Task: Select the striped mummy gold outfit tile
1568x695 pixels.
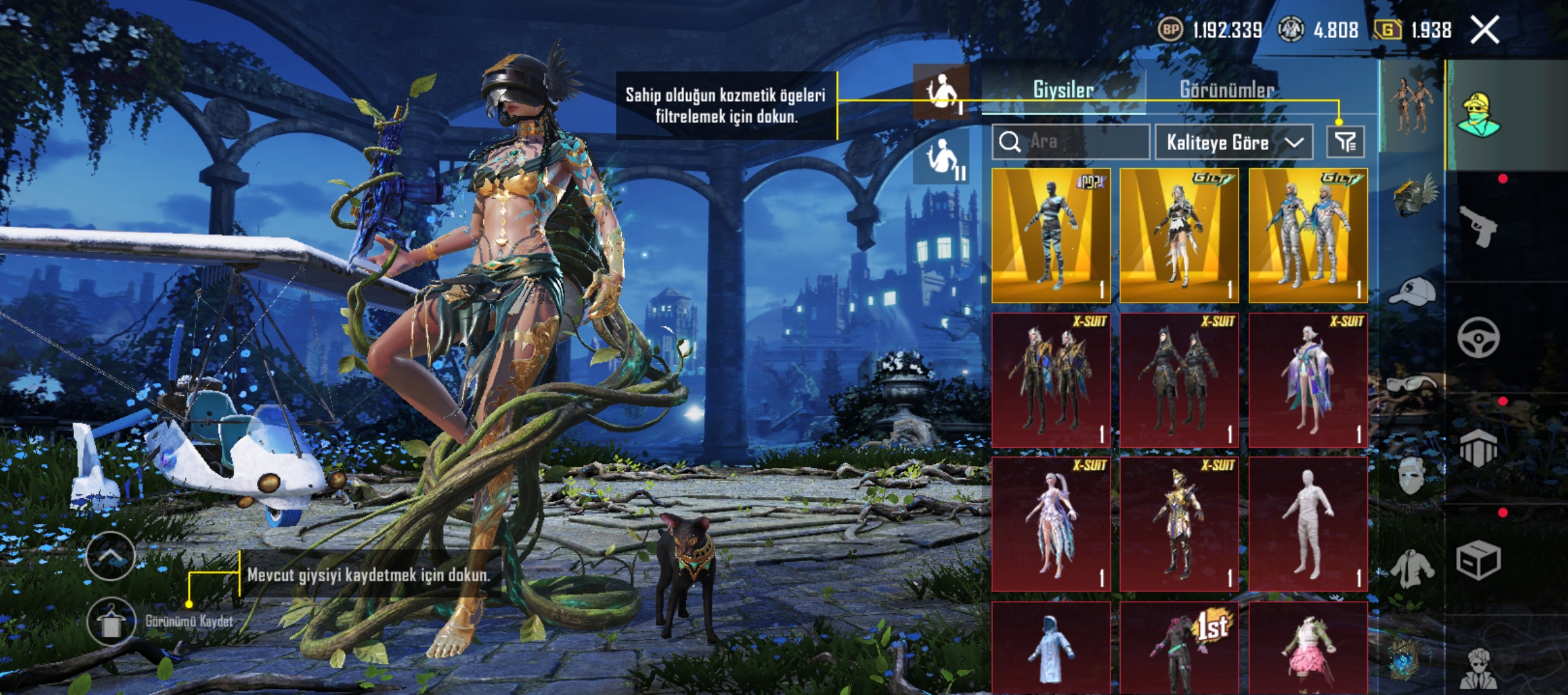Action: point(1051,236)
